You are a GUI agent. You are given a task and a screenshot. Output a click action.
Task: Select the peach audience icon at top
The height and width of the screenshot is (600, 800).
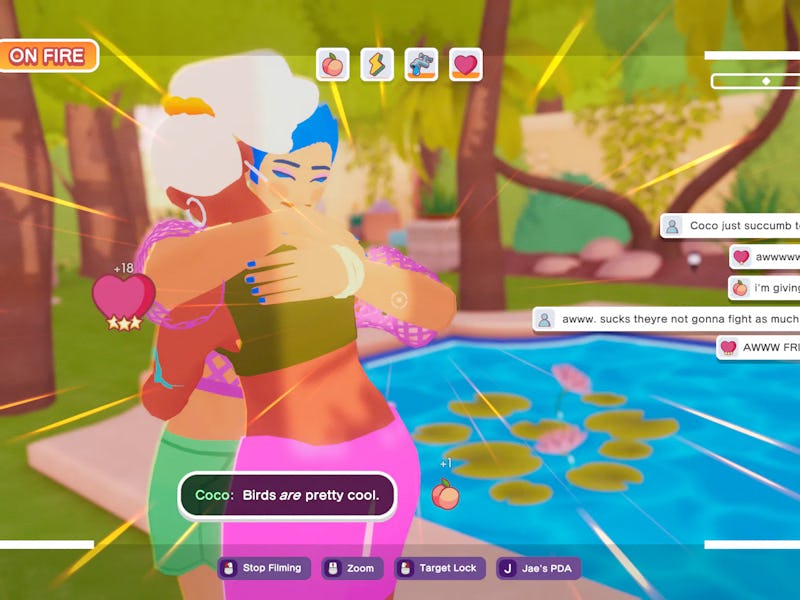click(333, 65)
